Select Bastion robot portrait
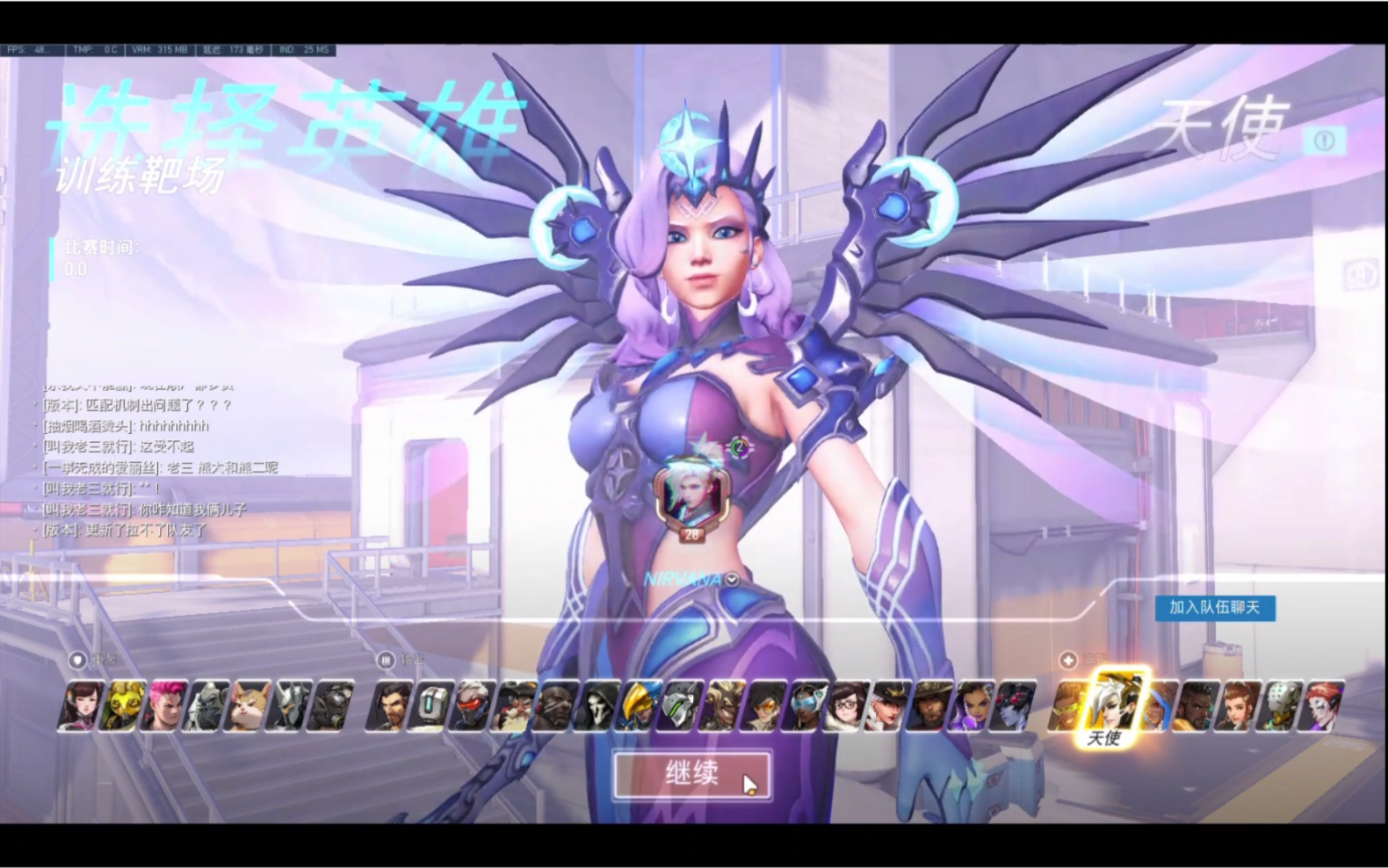Screen dimensions: 1388x868 click(x=430, y=705)
